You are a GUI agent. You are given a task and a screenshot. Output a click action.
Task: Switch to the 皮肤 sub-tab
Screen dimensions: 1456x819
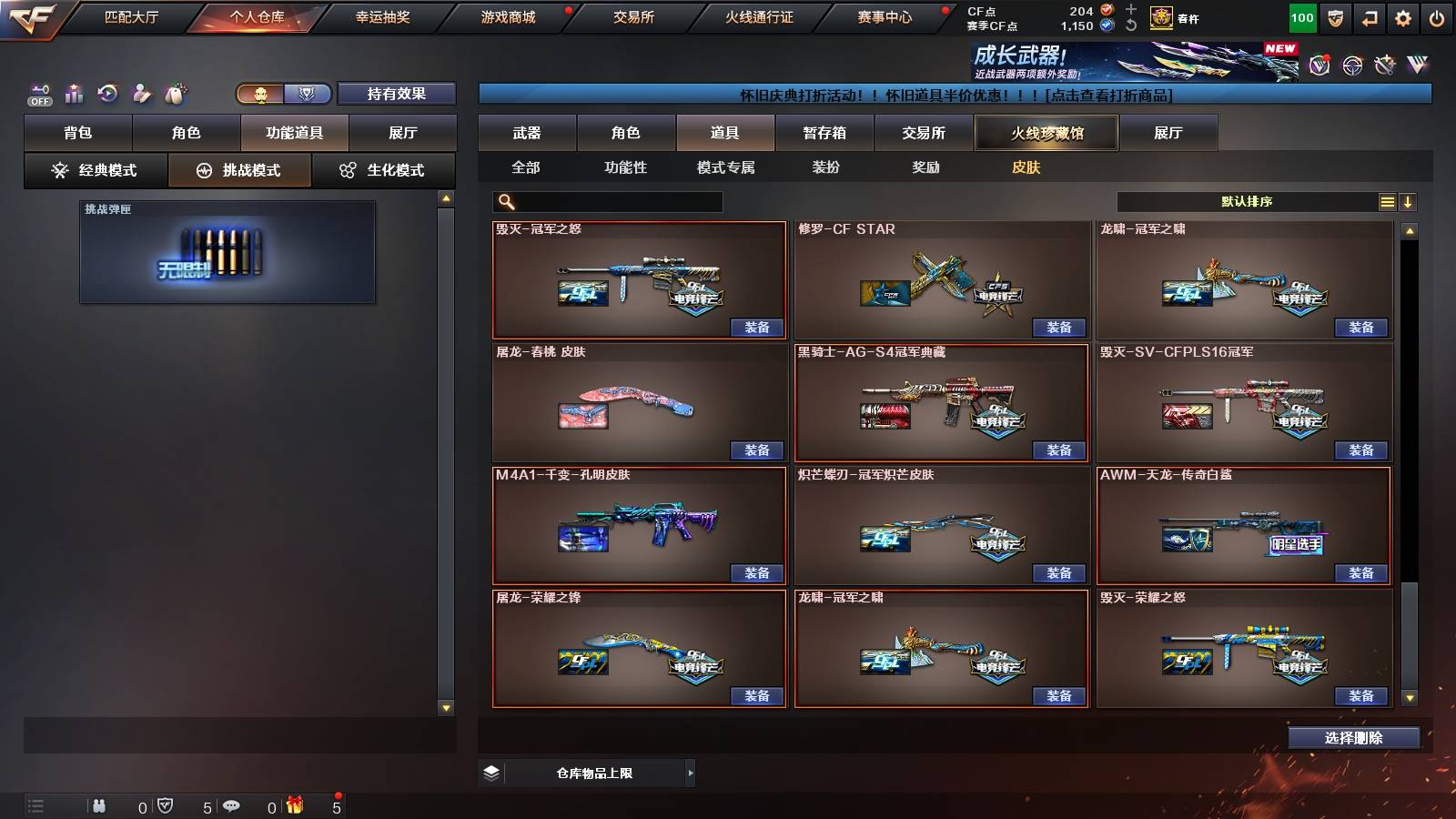click(1026, 167)
